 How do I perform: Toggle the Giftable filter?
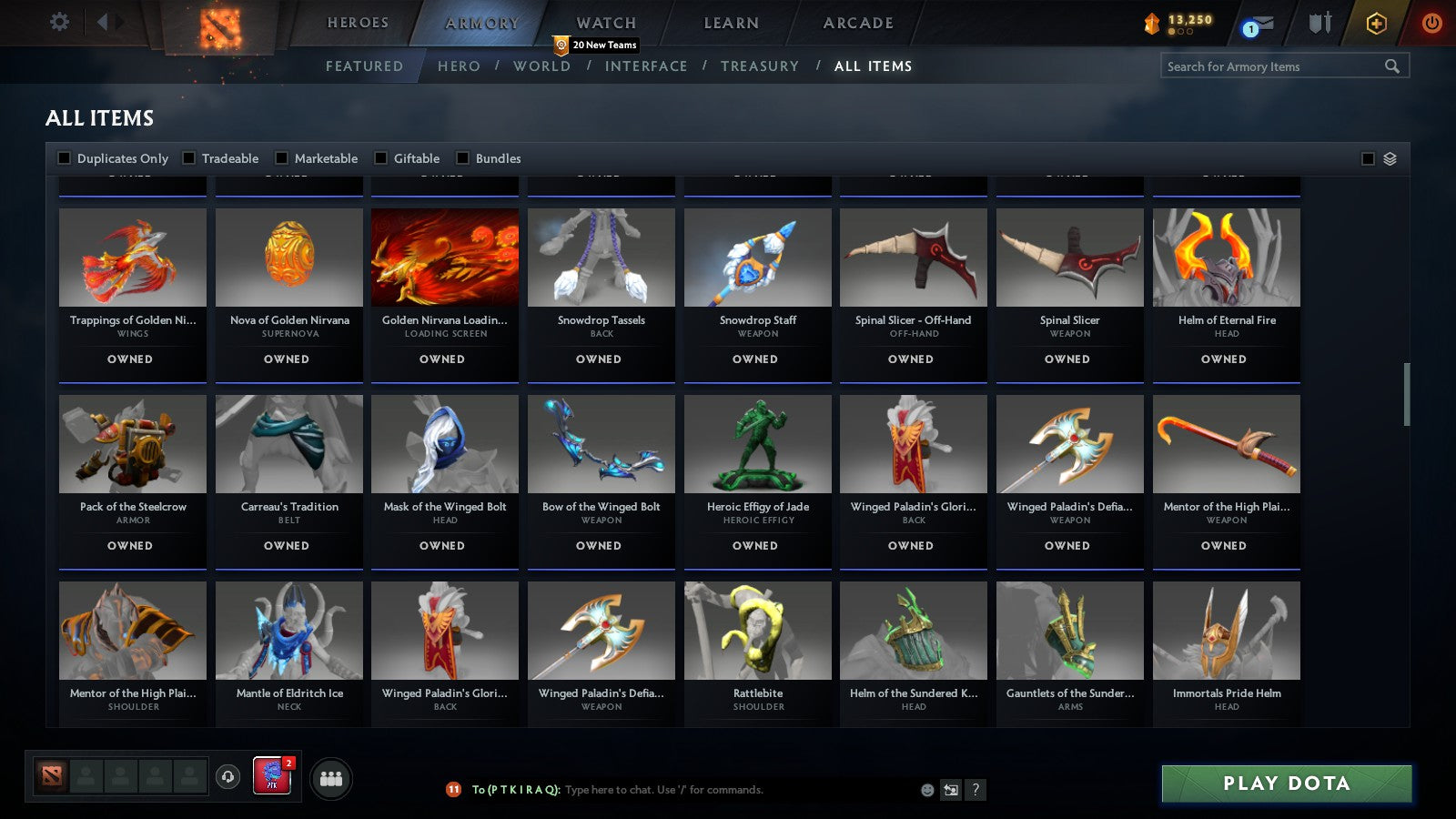(381, 157)
